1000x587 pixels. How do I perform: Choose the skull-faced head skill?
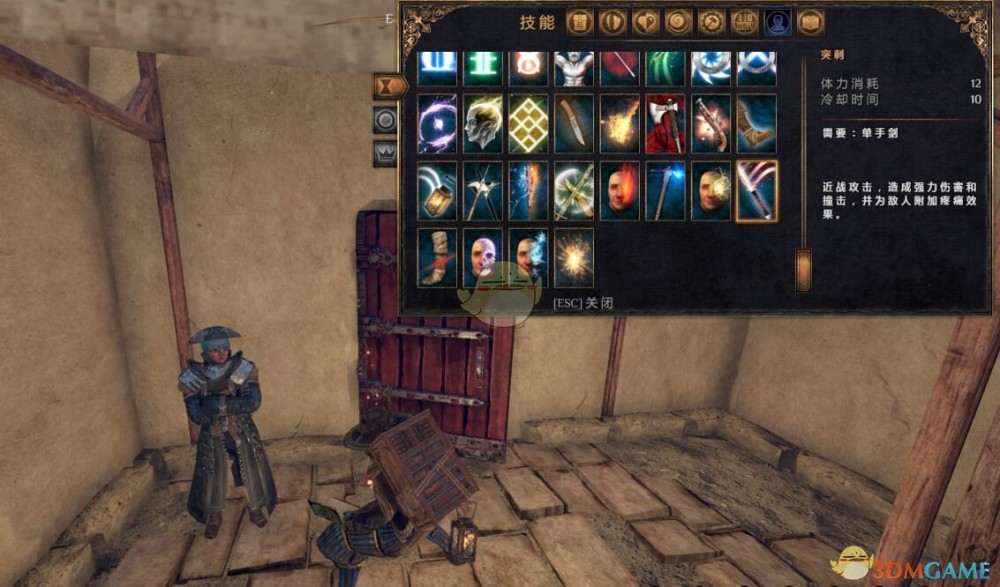[483, 257]
